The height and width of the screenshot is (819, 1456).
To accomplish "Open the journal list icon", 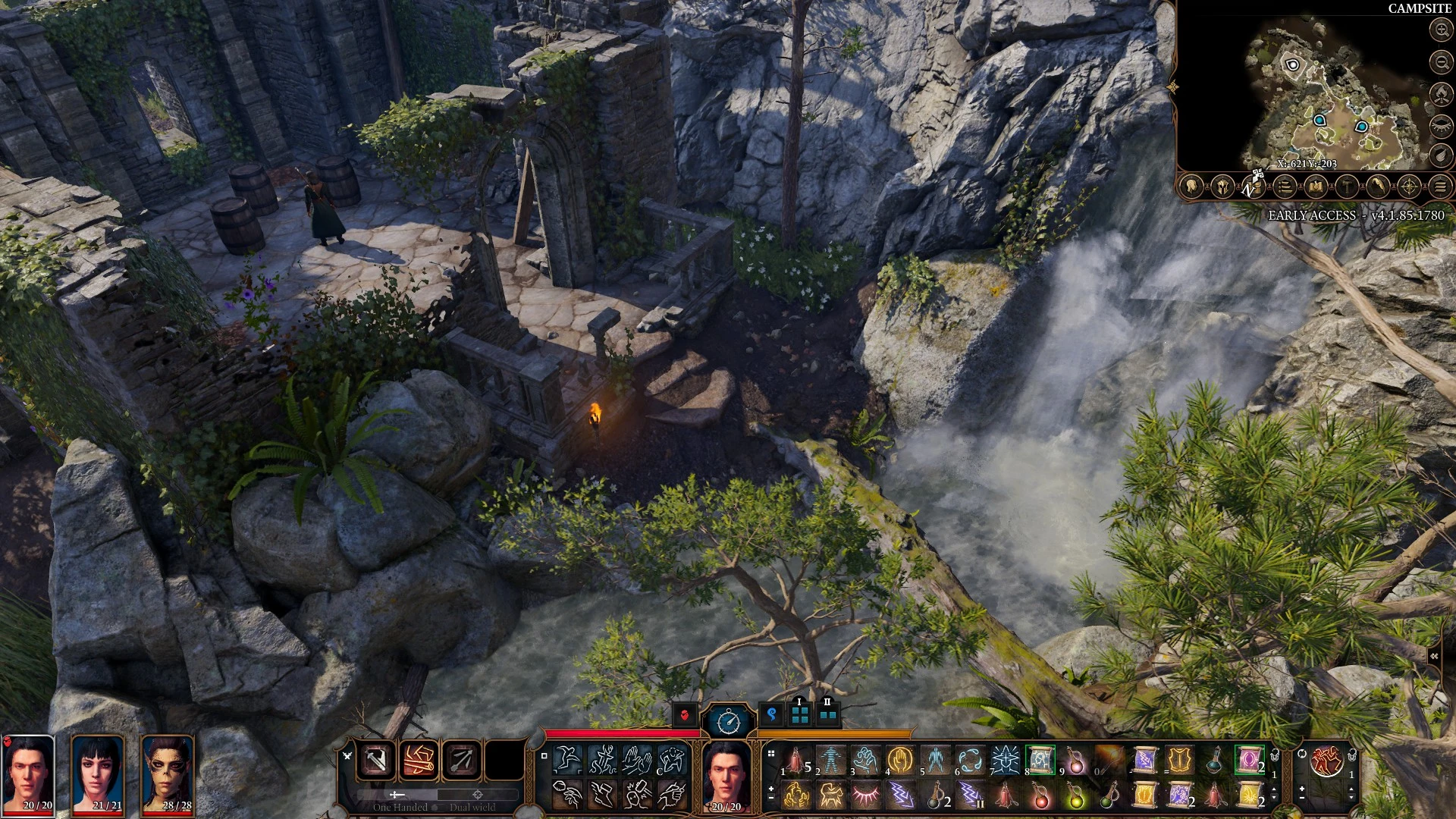I will (x=1285, y=186).
